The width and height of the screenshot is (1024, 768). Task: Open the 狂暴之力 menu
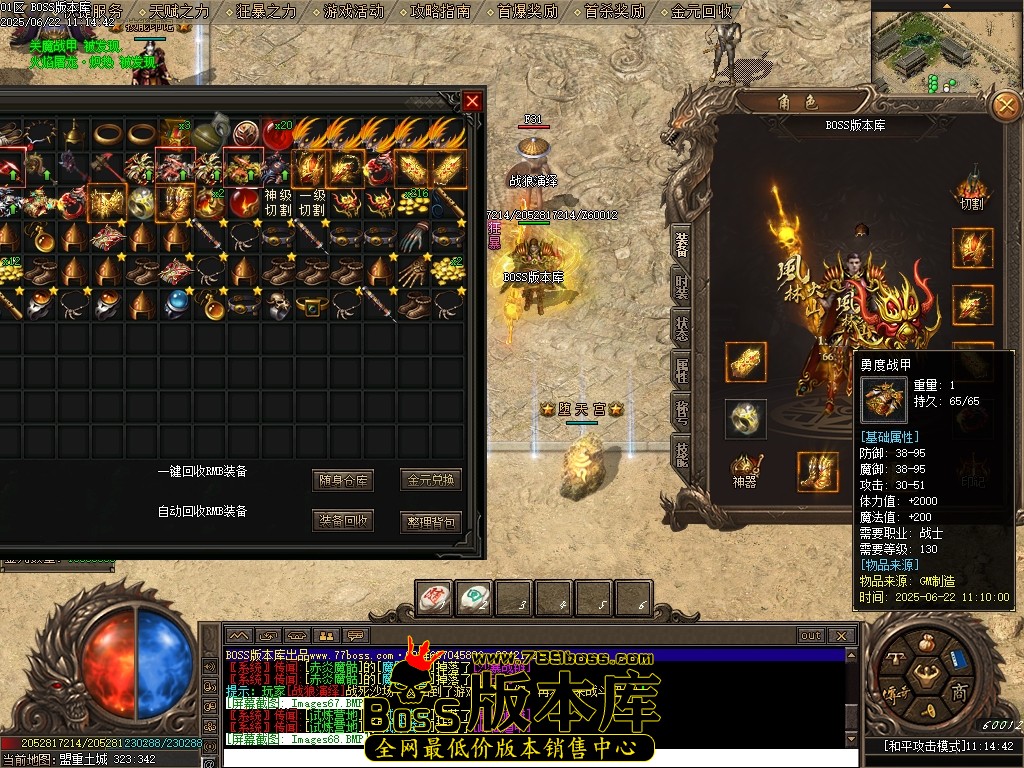click(x=267, y=12)
